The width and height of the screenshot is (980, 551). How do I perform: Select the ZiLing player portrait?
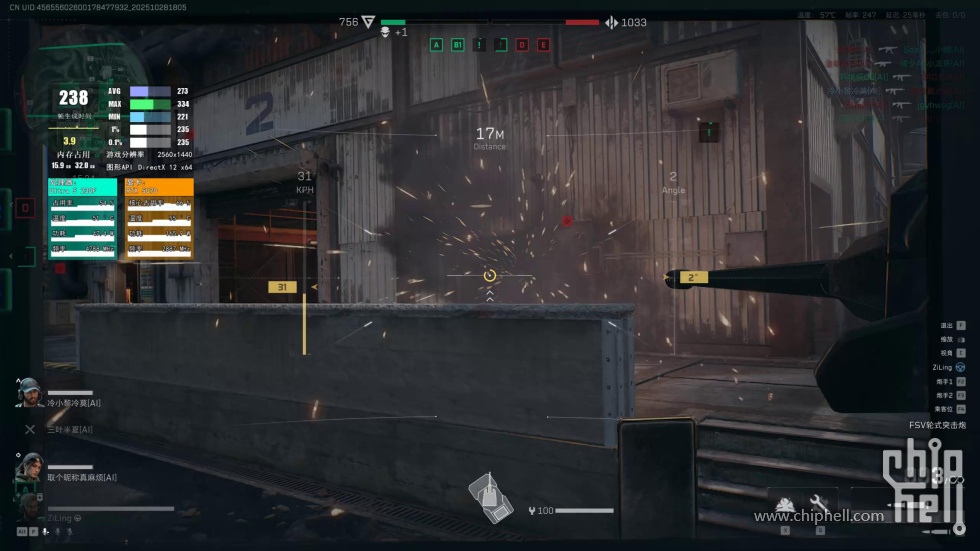[29, 508]
